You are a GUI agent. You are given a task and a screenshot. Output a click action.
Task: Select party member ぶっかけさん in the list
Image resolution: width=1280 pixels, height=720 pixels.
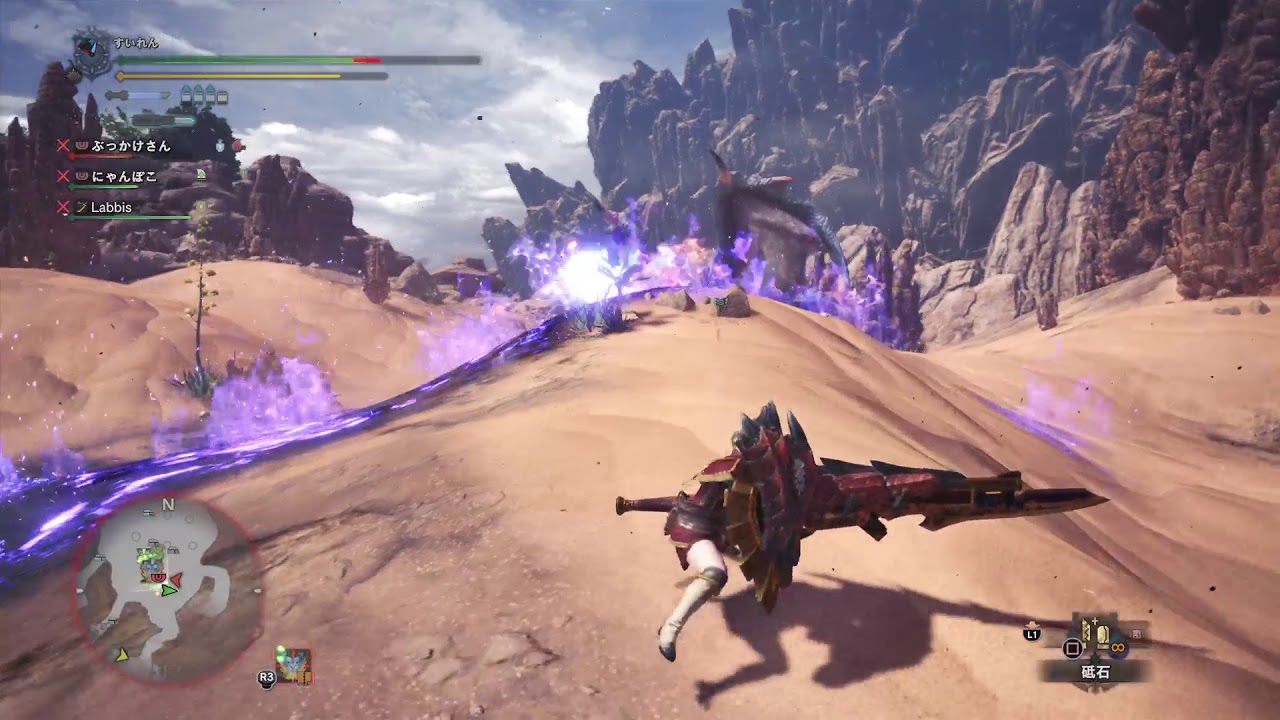(x=130, y=146)
